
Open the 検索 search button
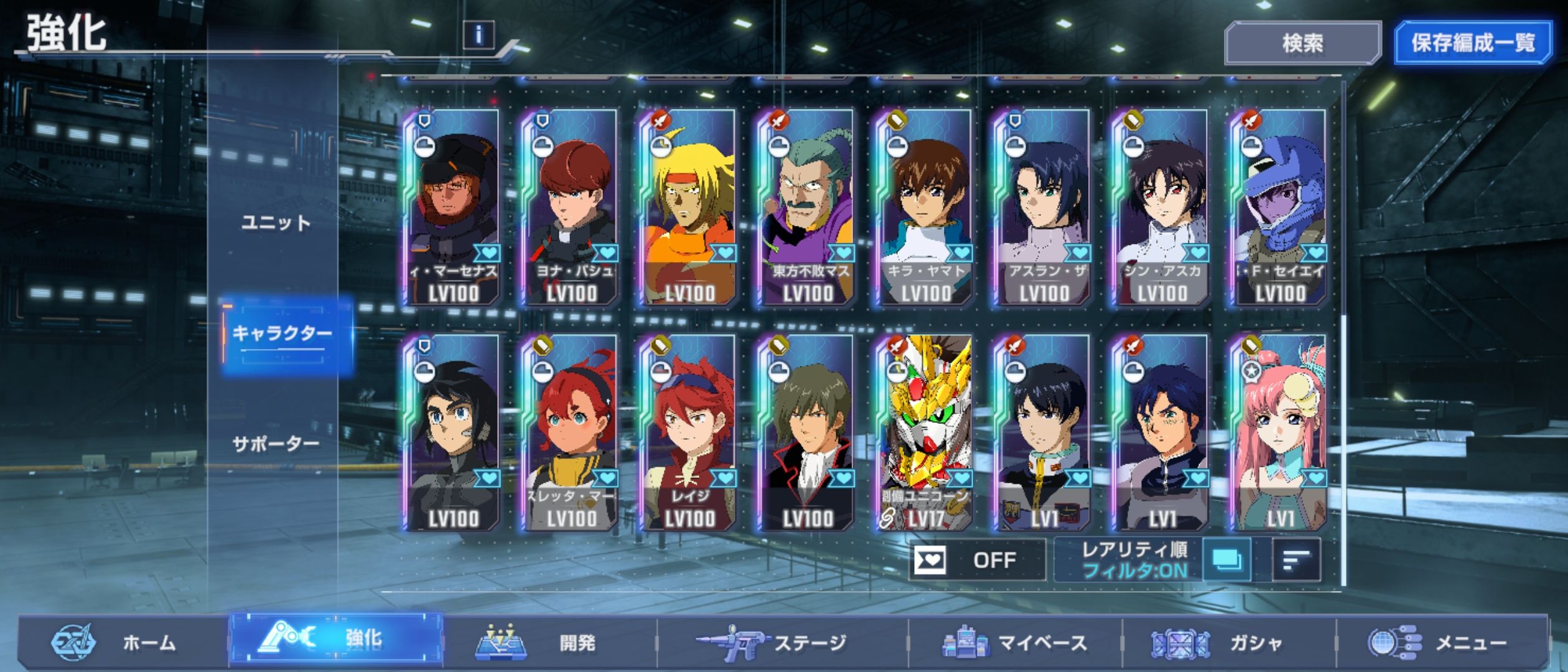tap(1302, 43)
